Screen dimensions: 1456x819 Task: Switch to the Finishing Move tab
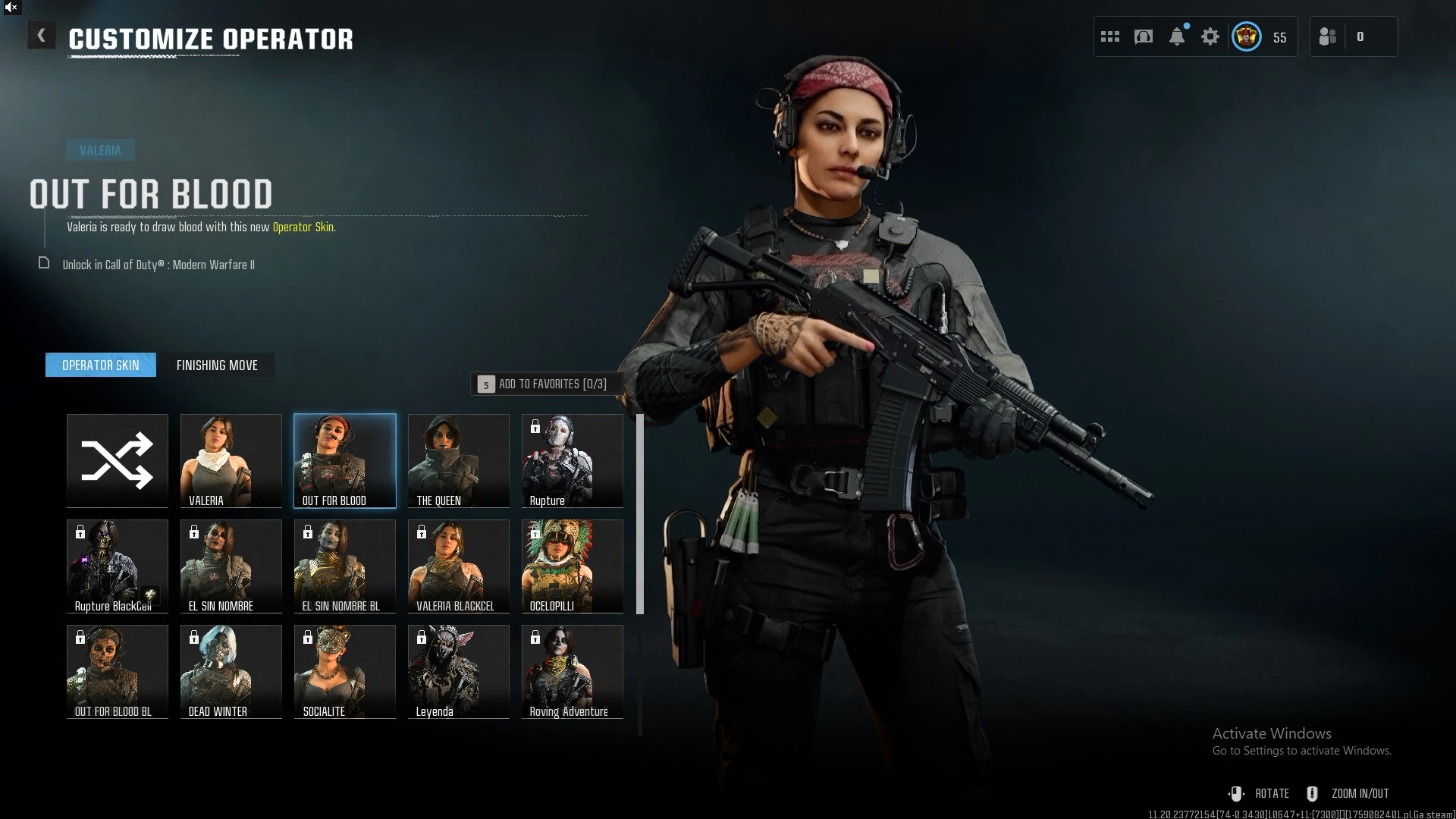pos(217,366)
